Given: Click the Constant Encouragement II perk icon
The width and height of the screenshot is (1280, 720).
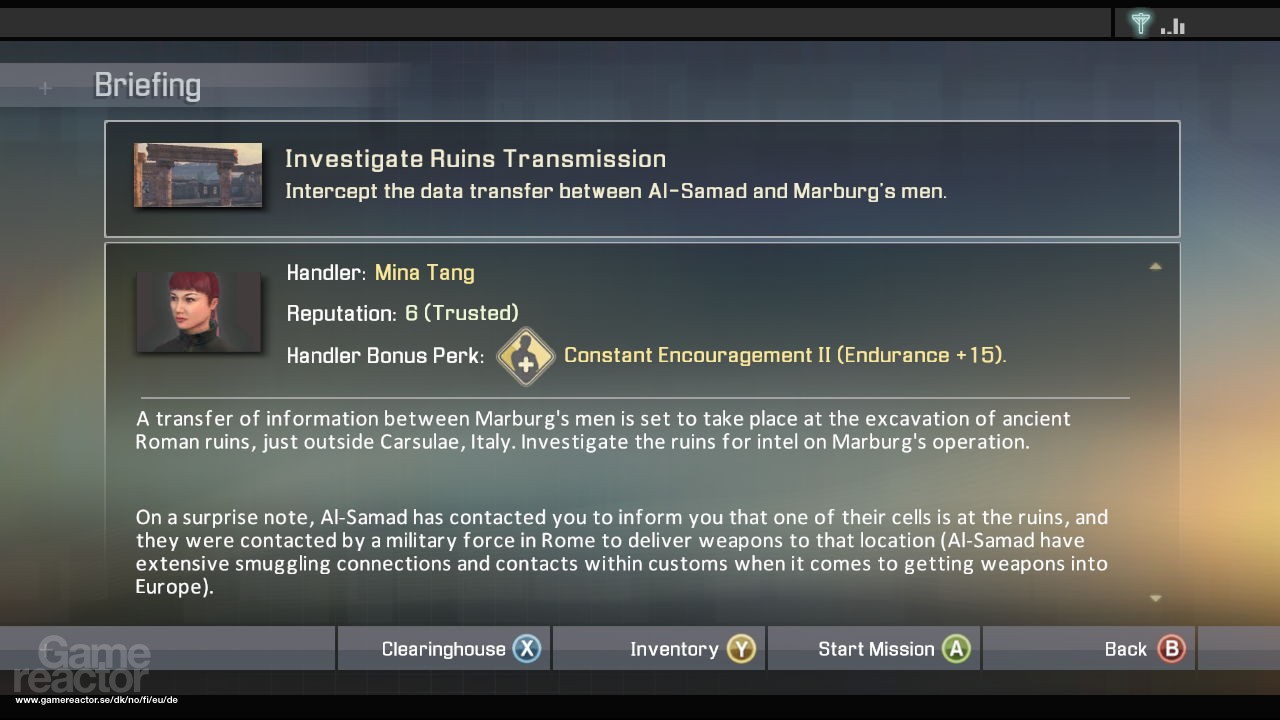Looking at the screenshot, I should click(x=526, y=356).
